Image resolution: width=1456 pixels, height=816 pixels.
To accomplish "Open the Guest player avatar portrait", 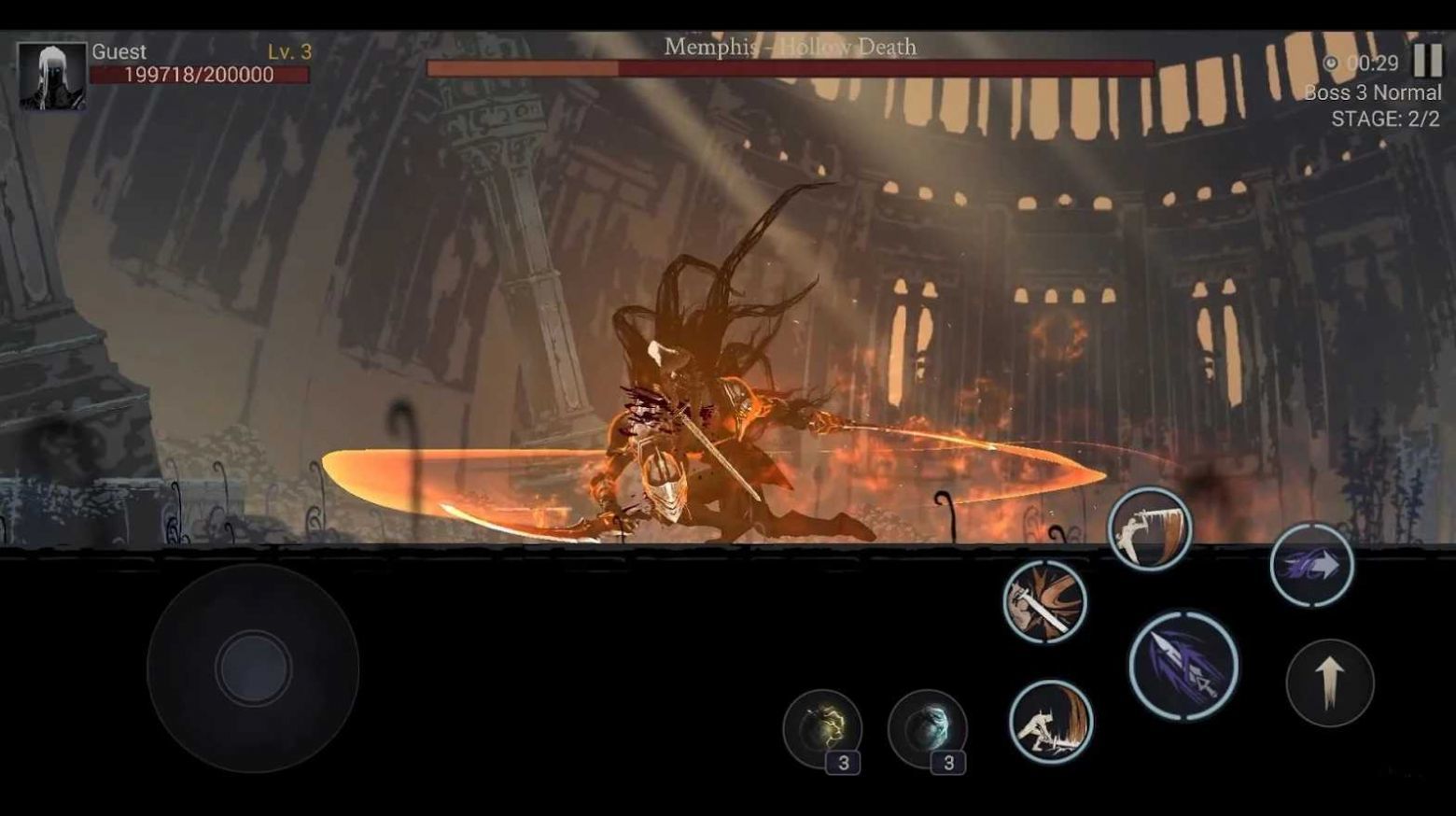I will pyautogui.click(x=51, y=75).
